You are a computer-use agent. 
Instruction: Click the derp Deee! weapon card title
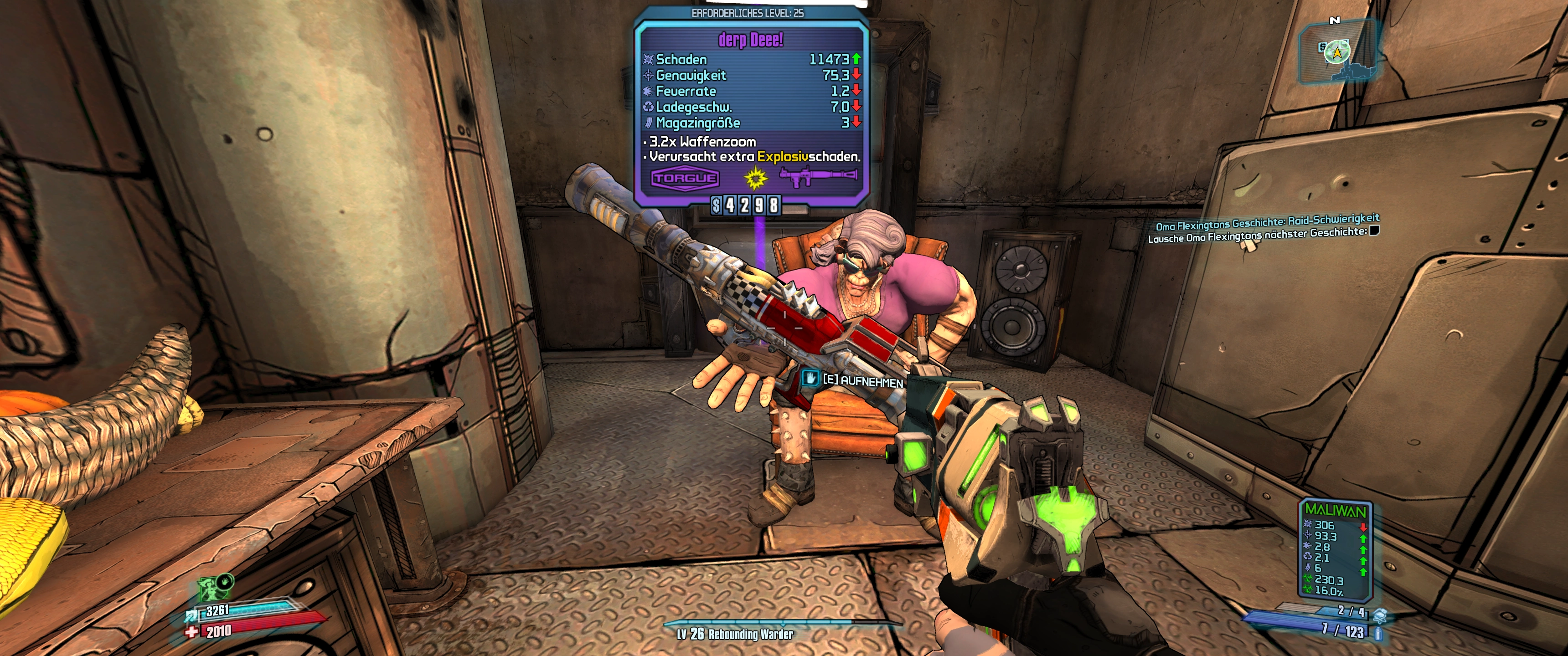[751, 40]
